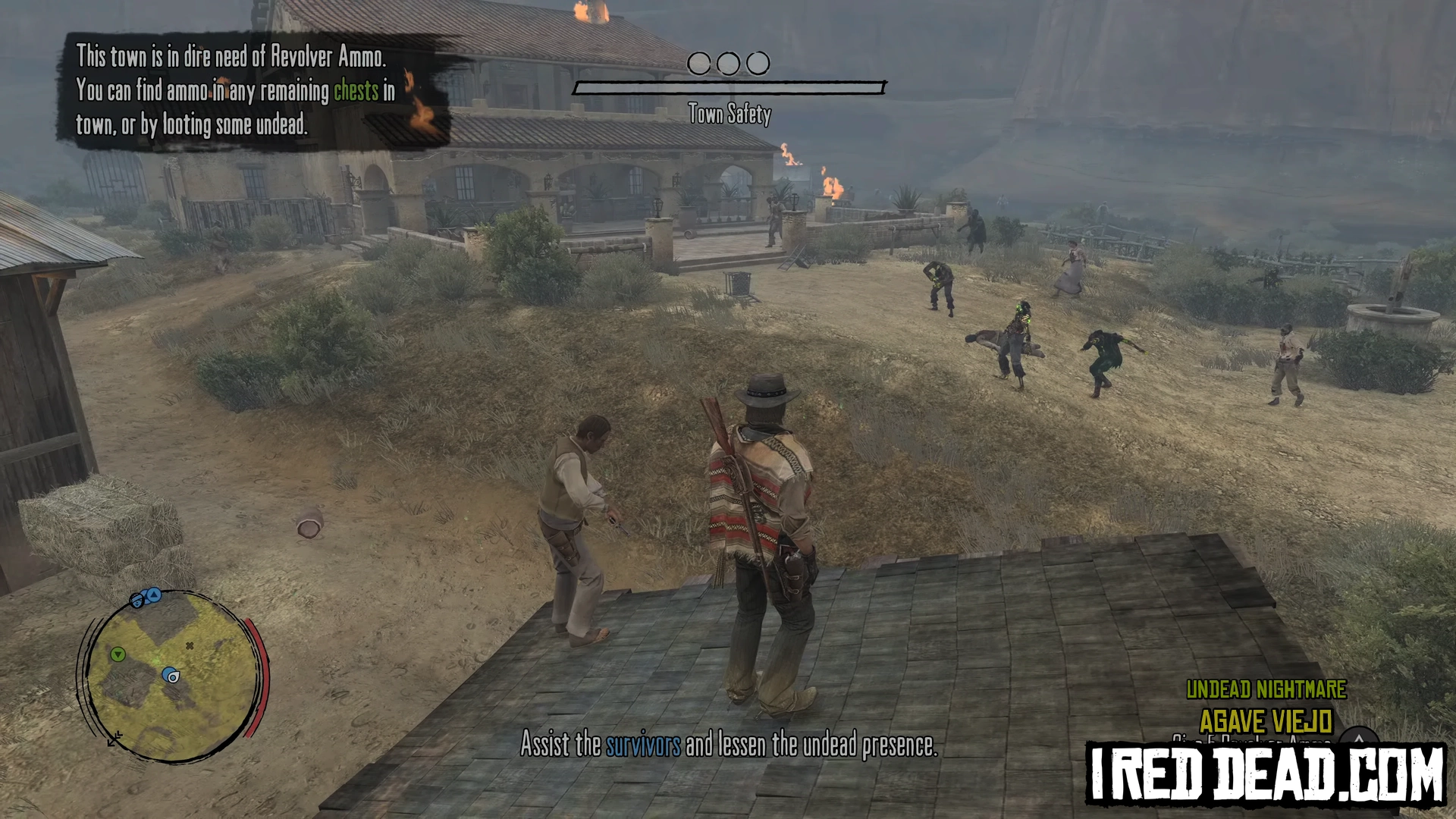Click the white player marker at the minimap center
1456x819 pixels.
174,677
